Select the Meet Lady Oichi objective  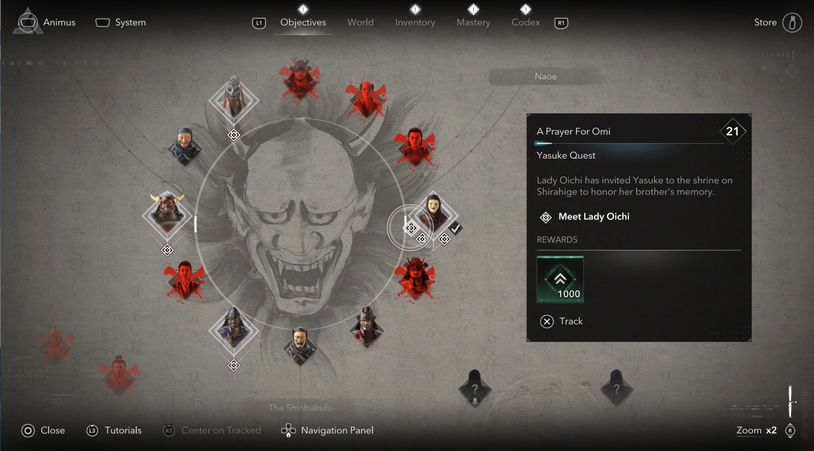tap(593, 217)
